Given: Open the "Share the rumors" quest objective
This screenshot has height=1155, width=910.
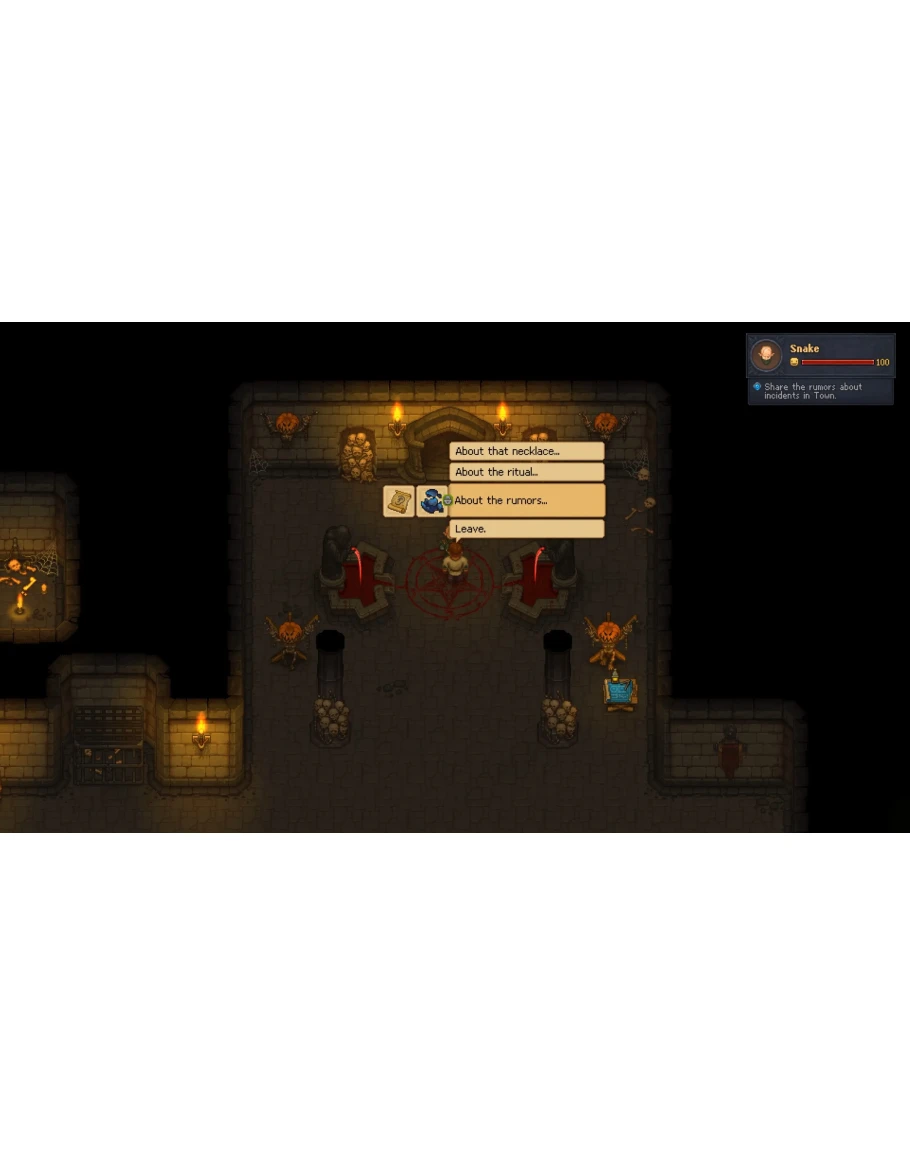Looking at the screenshot, I should click(x=812, y=391).
